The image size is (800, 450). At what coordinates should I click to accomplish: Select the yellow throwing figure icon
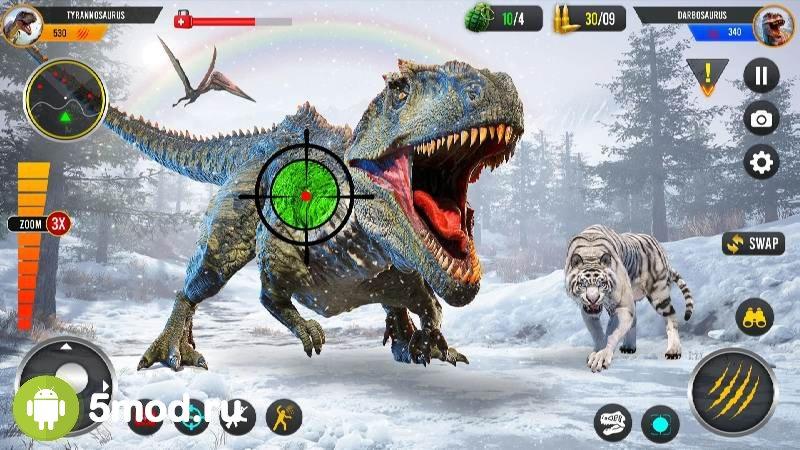(284, 416)
